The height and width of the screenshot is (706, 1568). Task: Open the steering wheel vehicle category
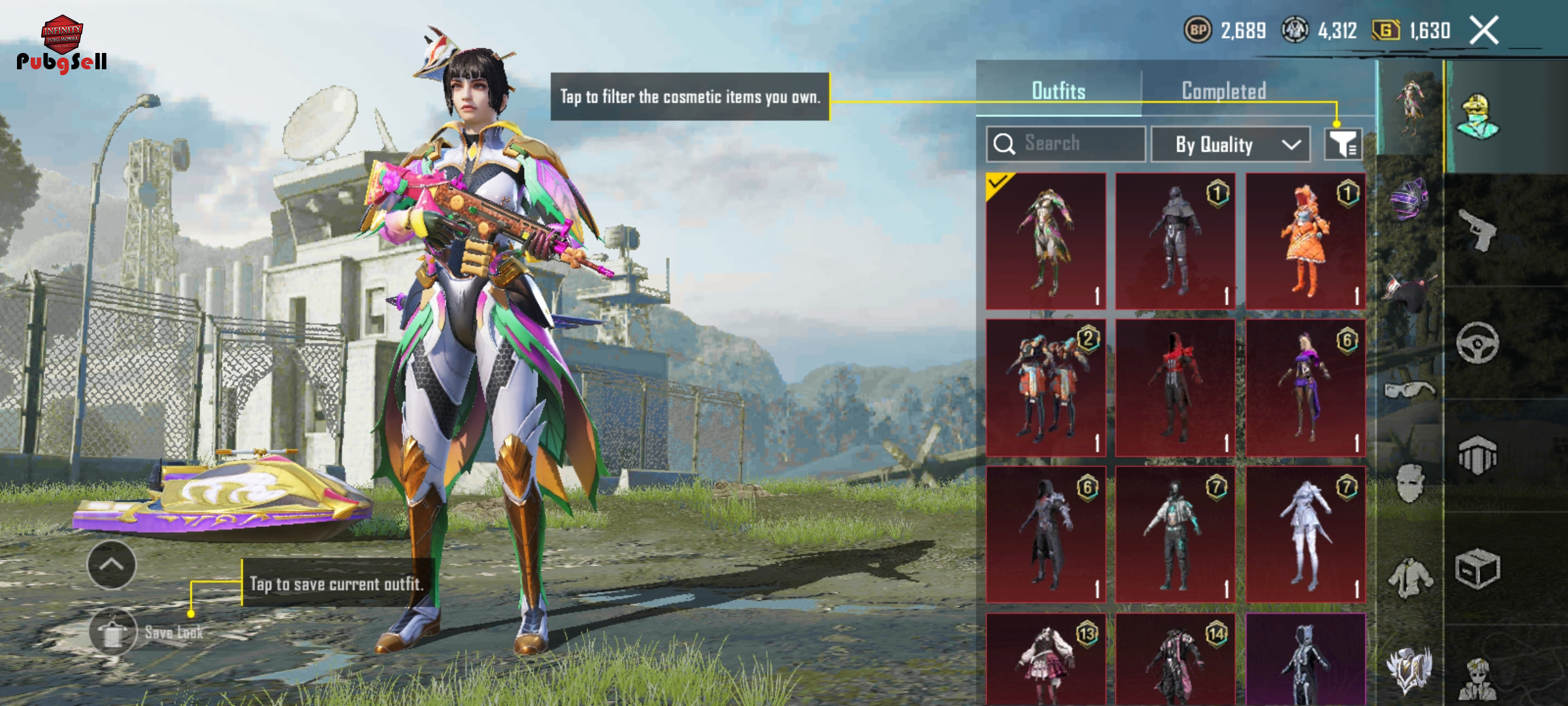click(1477, 343)
